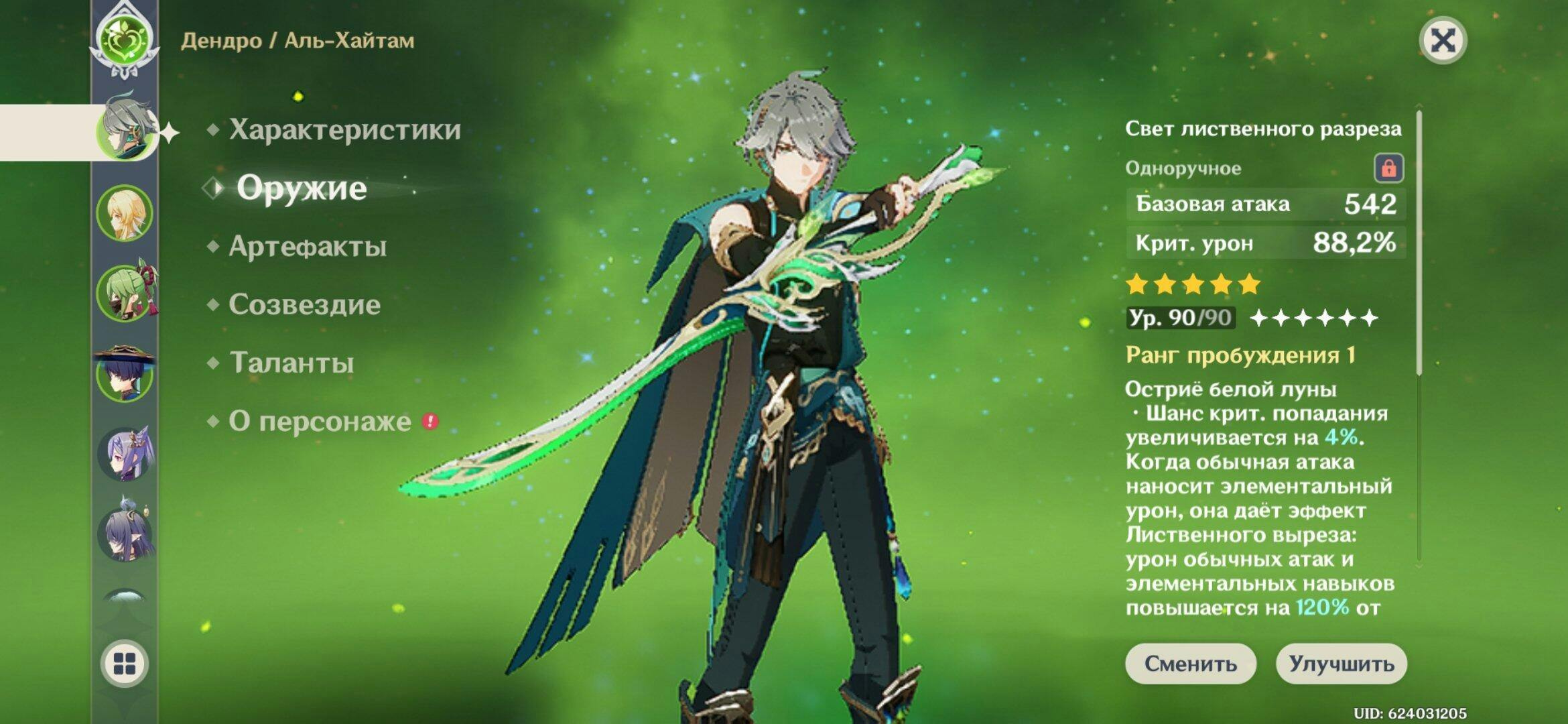Pick the purple twin-tailed character portrait
The image size is (1568, 724).
pos(125,455)
